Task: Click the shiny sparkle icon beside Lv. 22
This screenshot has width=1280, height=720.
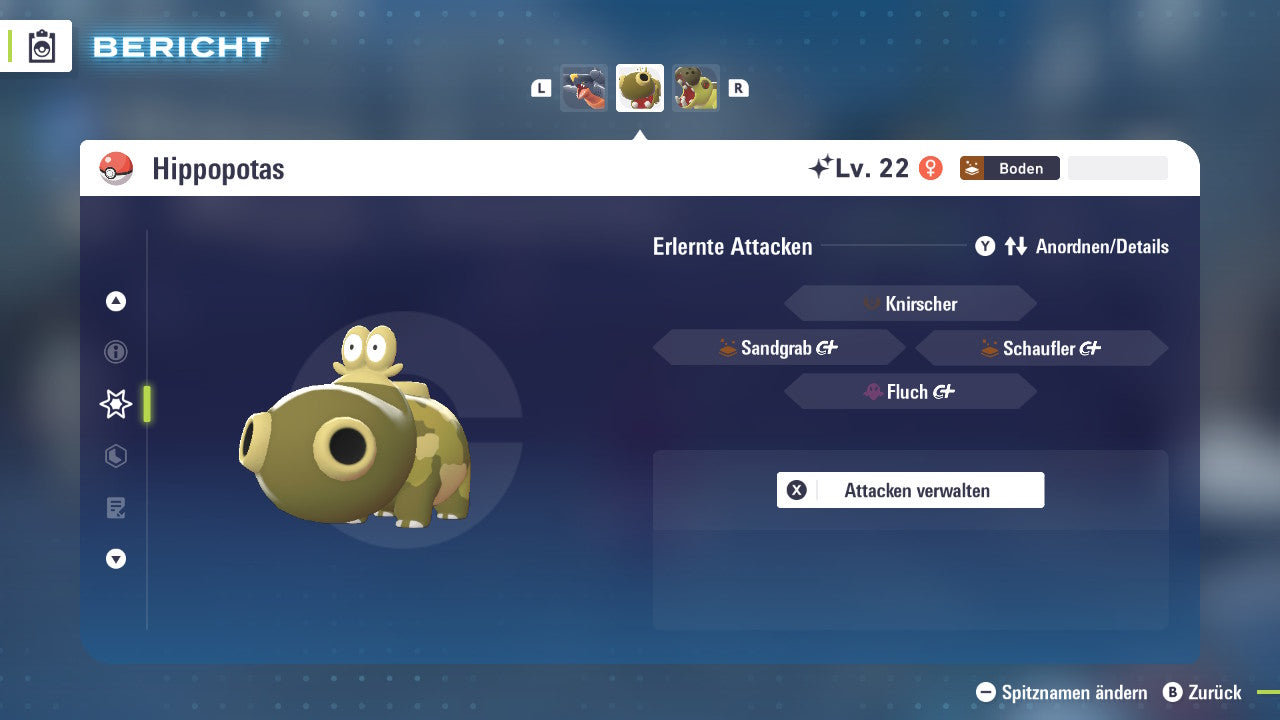Action: click(822, 166)
